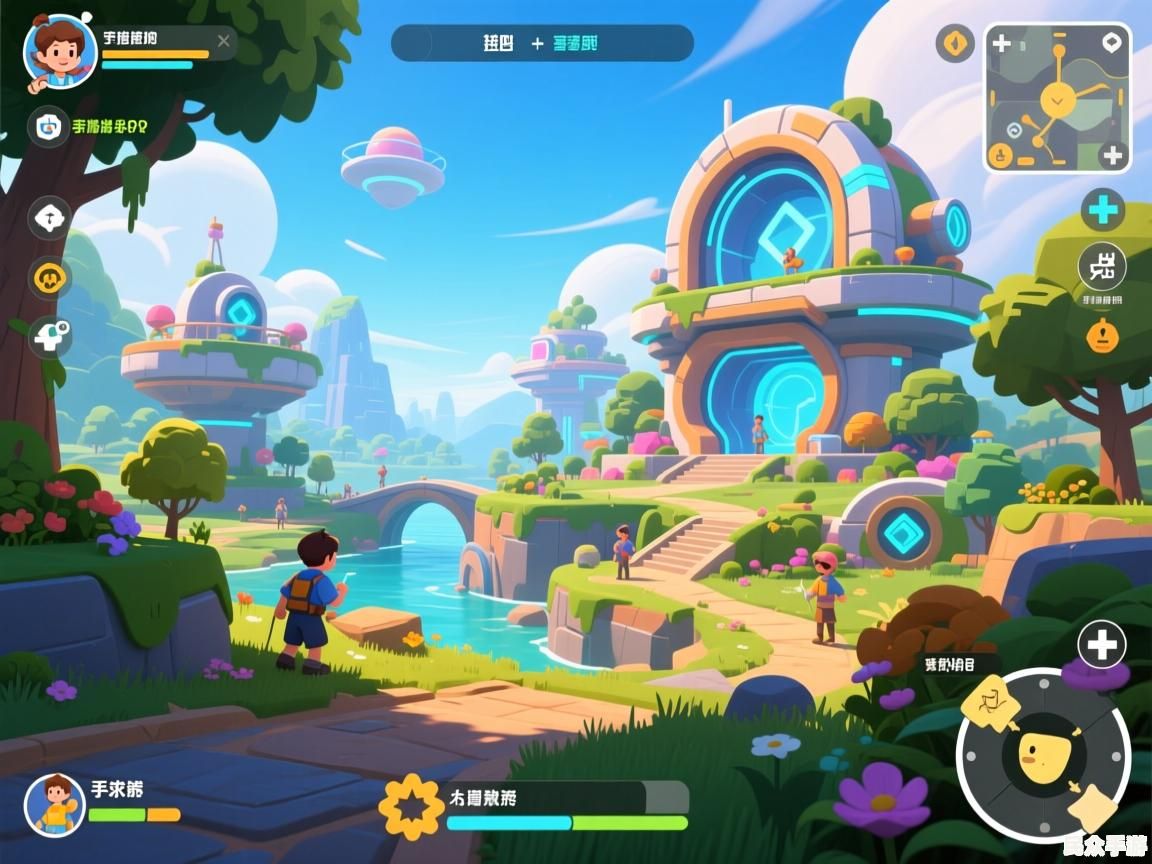Open the blue shield badge icon

pos(46,126)
